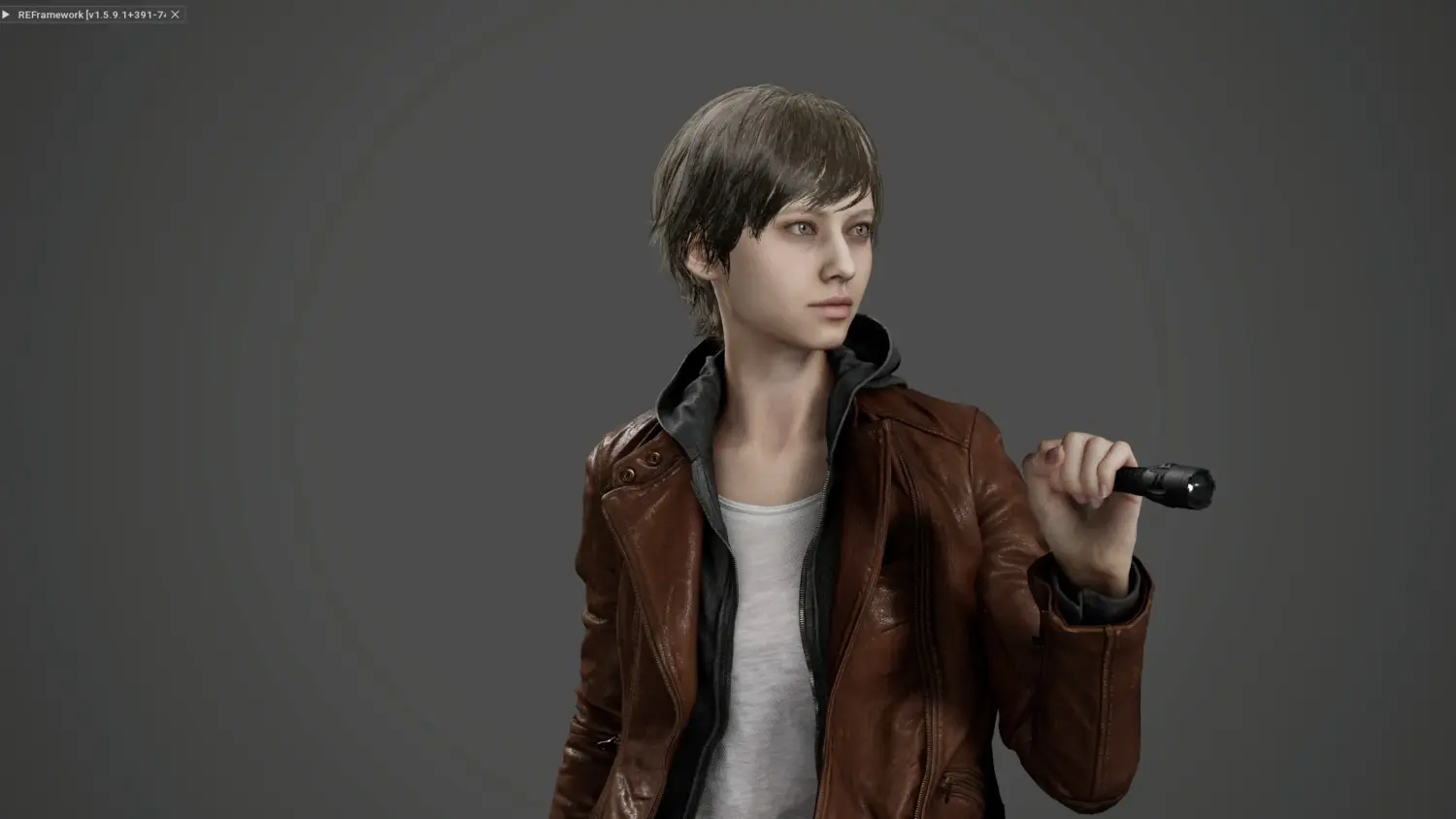Close the REFramework overlay window

click(x=175, y=15)
